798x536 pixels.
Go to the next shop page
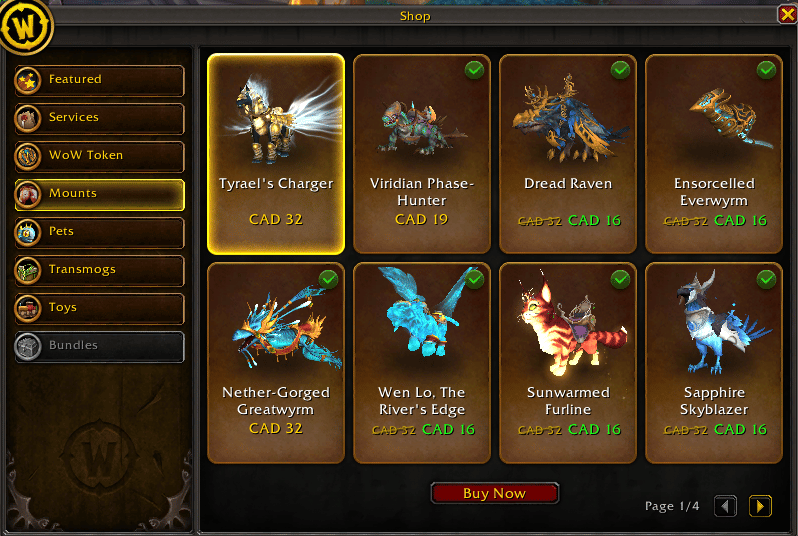click(760, 506)
